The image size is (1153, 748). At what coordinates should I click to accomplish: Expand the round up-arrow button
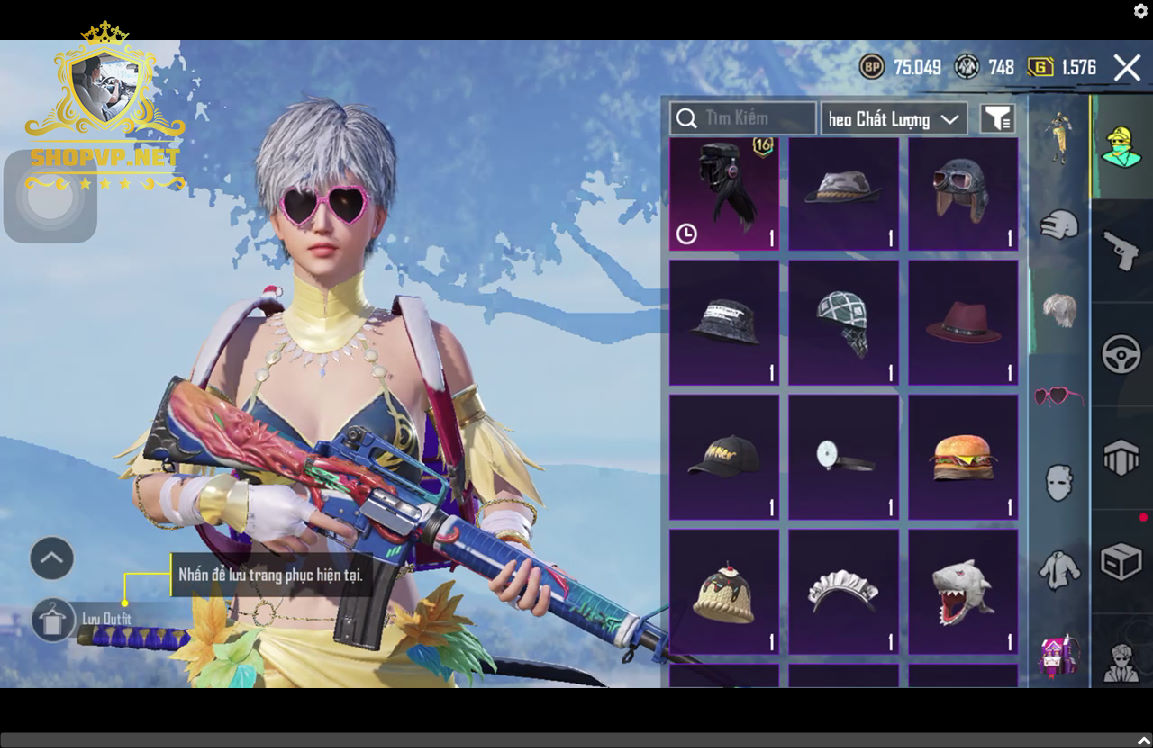52,558
